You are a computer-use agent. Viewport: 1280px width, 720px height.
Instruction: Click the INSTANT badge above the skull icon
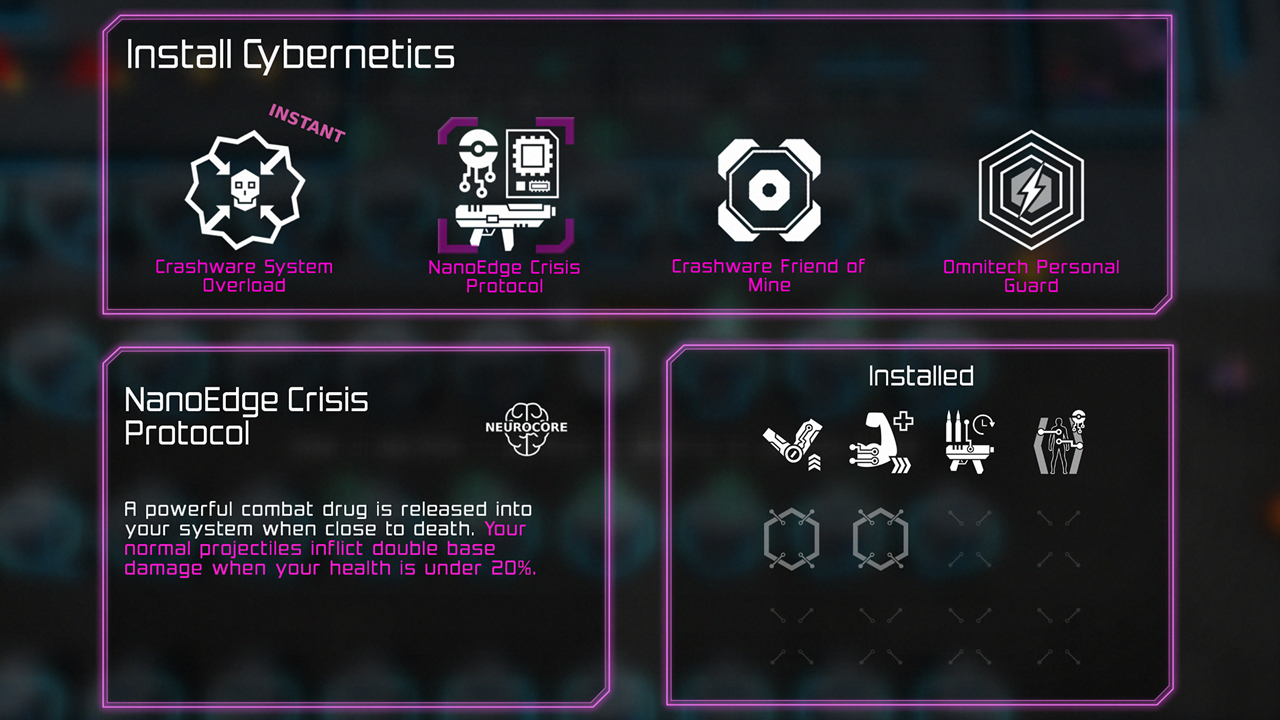(x=305, y=124)
